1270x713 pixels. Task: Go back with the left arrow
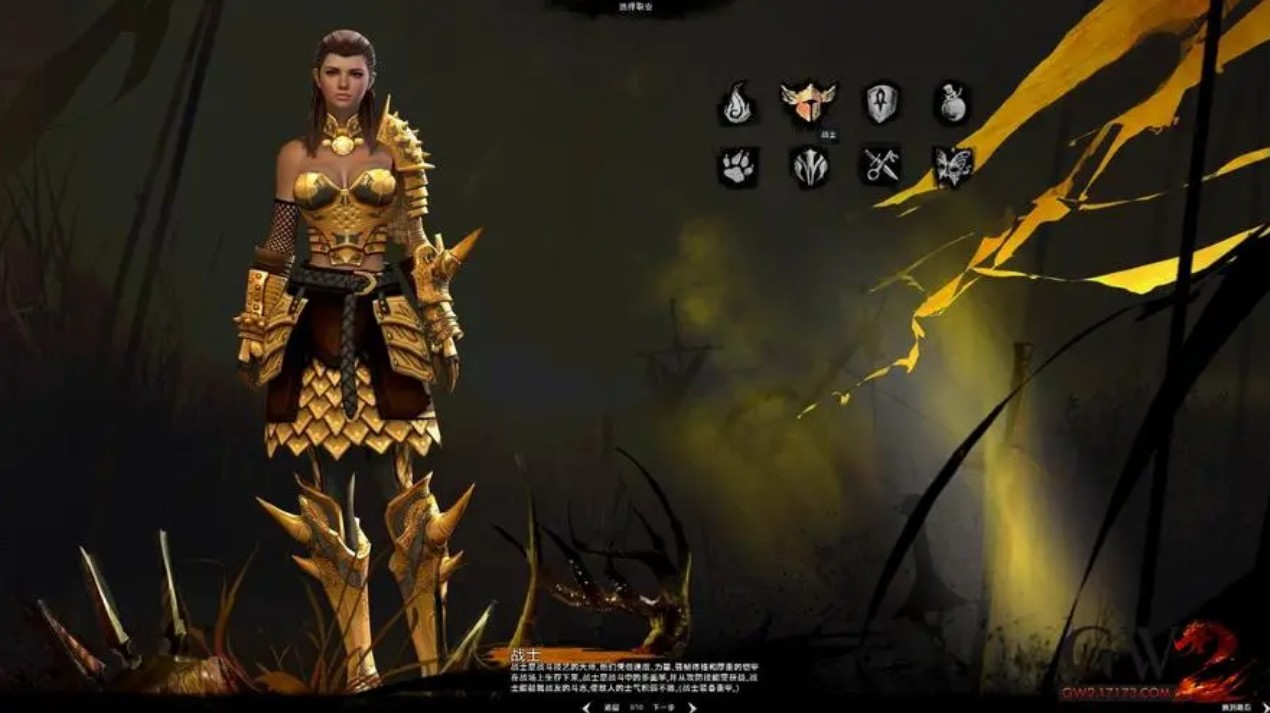coord(586,707)
